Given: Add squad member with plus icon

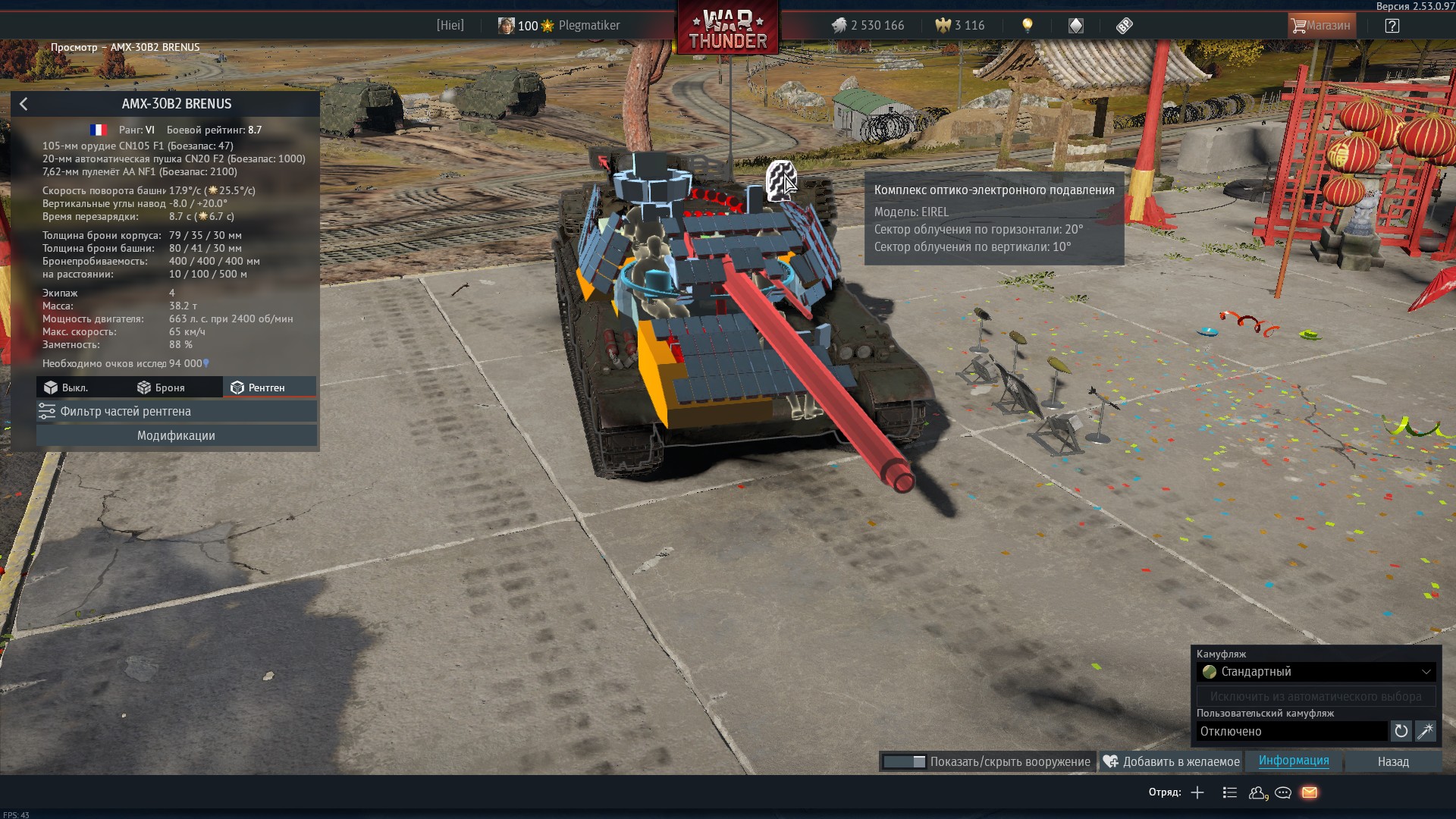Looking at the screenshot, I should [1197, 792].
